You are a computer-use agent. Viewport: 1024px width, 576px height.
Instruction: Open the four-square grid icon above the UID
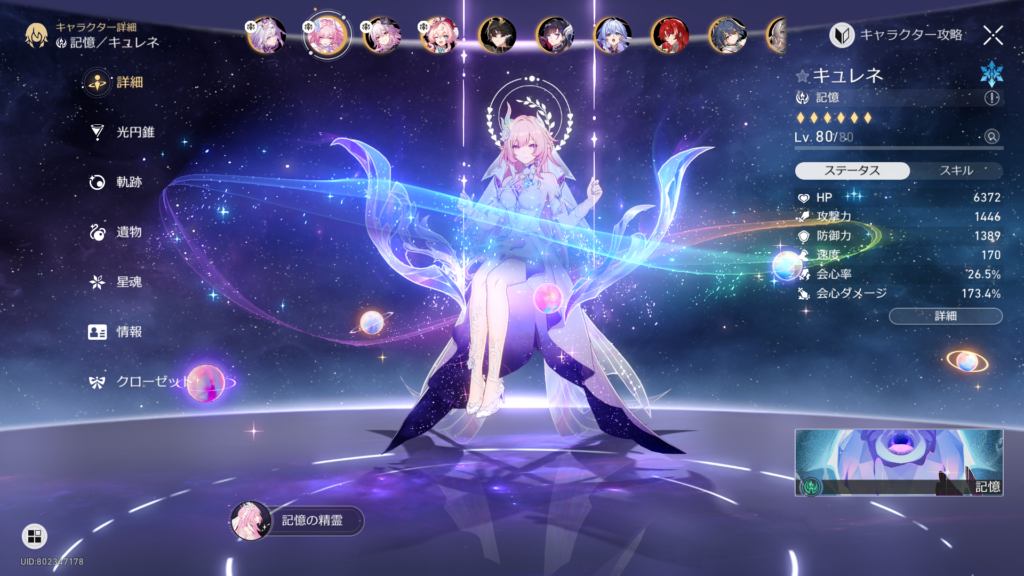tap(33, 537)
